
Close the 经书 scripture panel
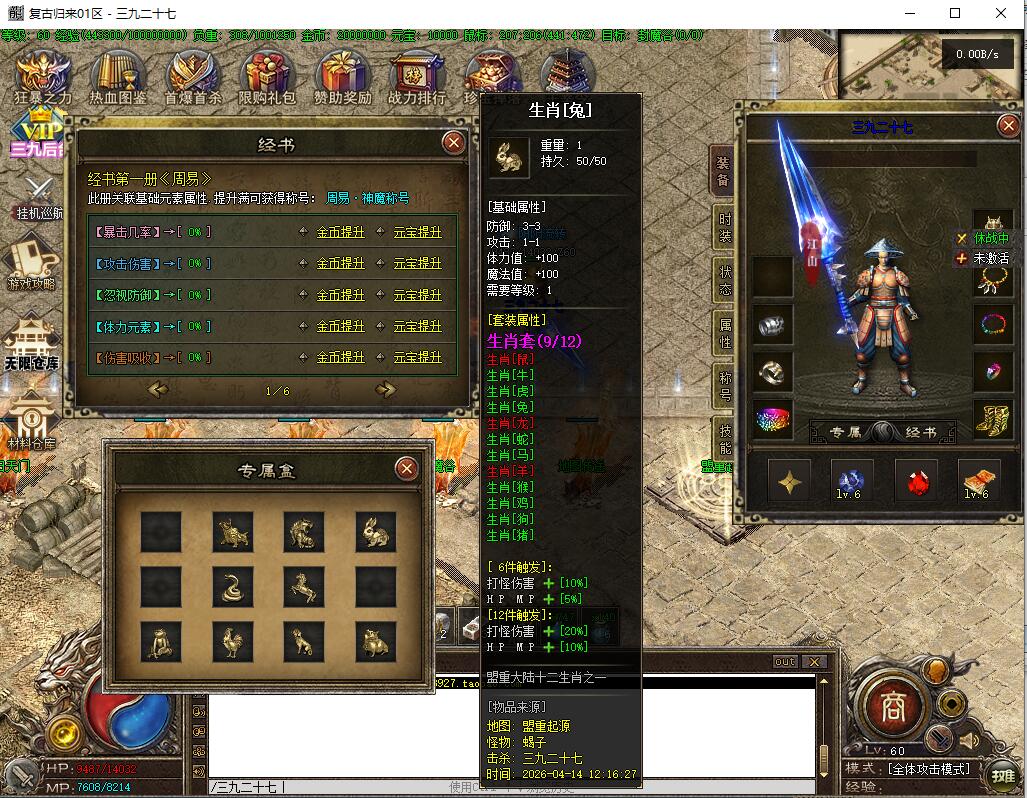(x=454, y=143)
